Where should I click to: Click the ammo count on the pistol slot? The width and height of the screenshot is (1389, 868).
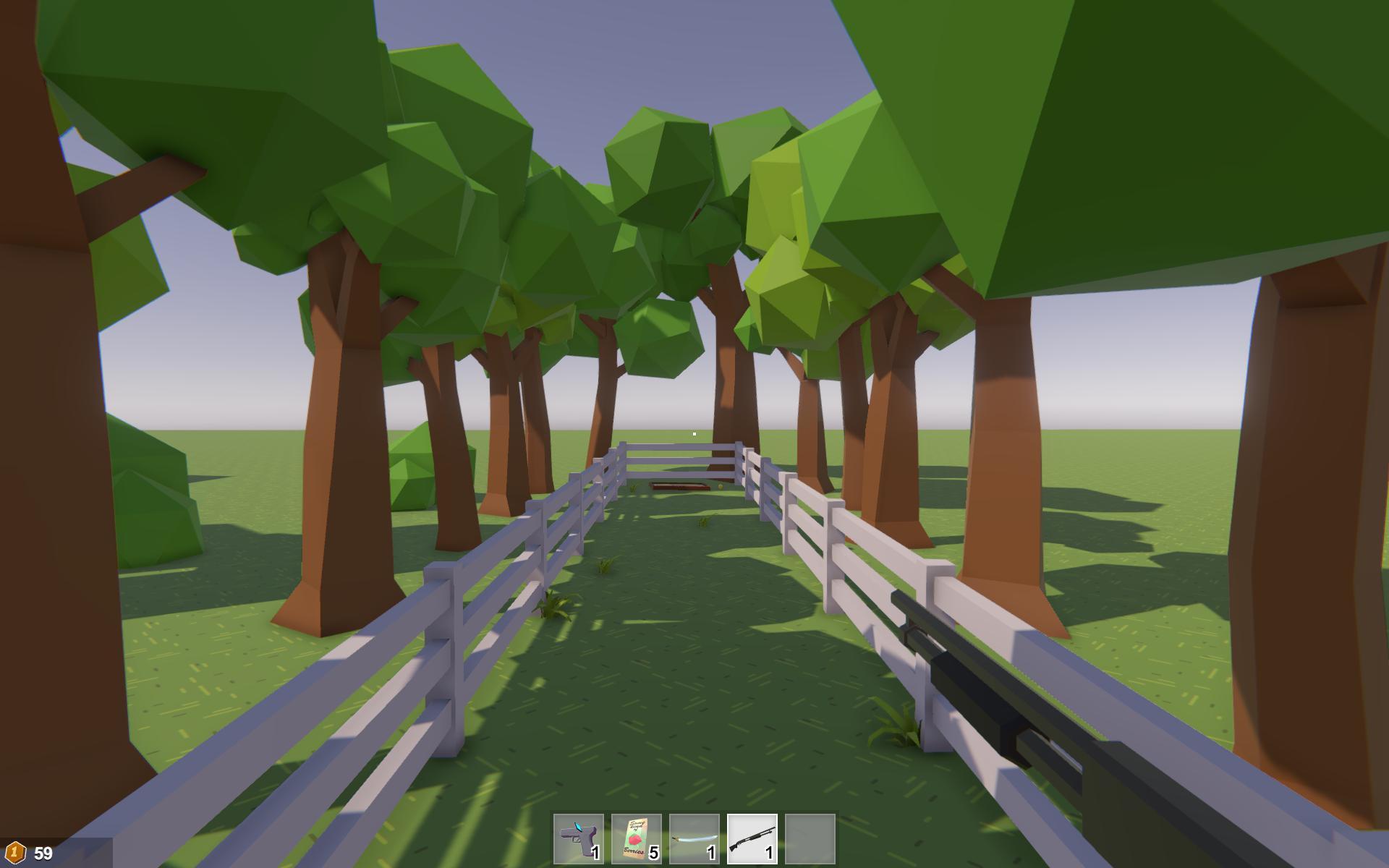pos(595,852)
